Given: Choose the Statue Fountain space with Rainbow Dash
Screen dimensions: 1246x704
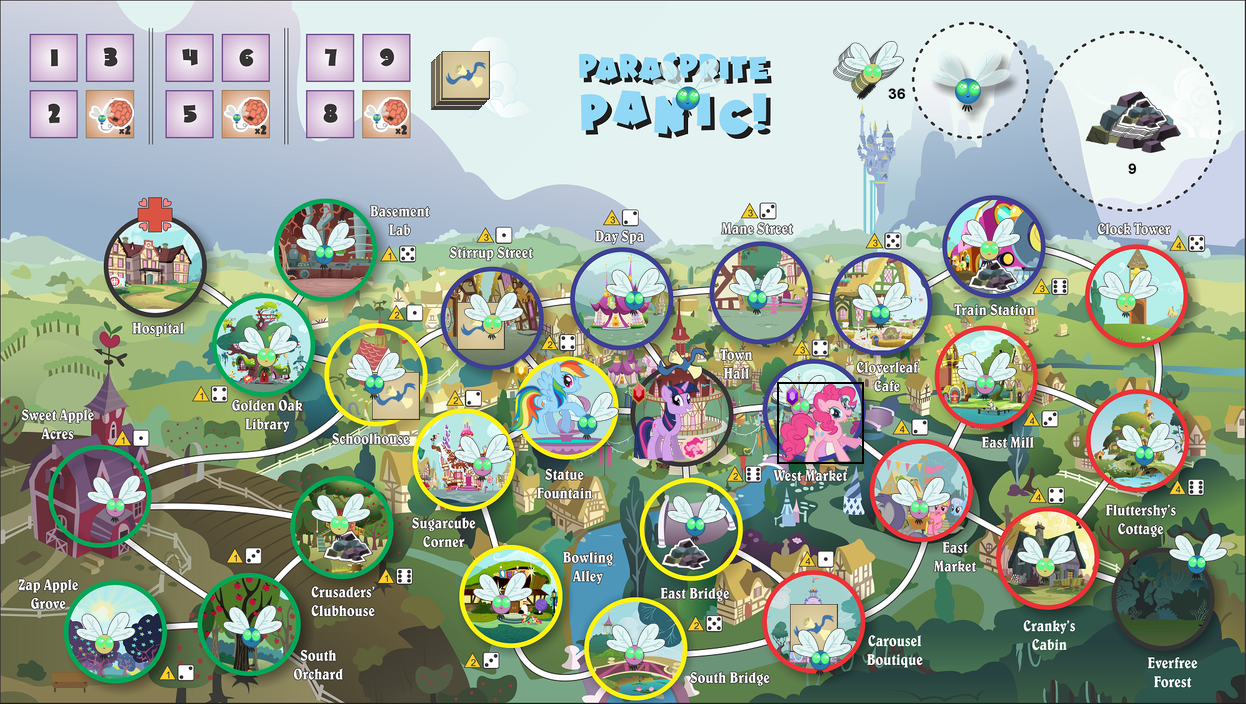Looking at the screenshot, I should coord(566,409).
